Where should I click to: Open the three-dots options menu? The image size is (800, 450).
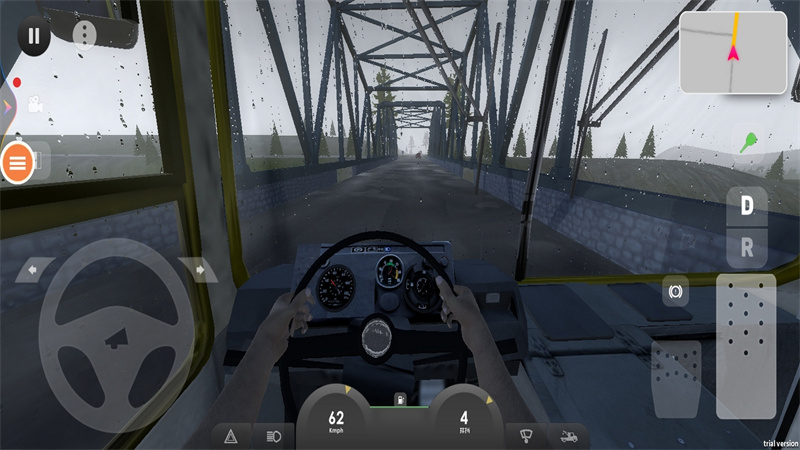click(84, 36)
